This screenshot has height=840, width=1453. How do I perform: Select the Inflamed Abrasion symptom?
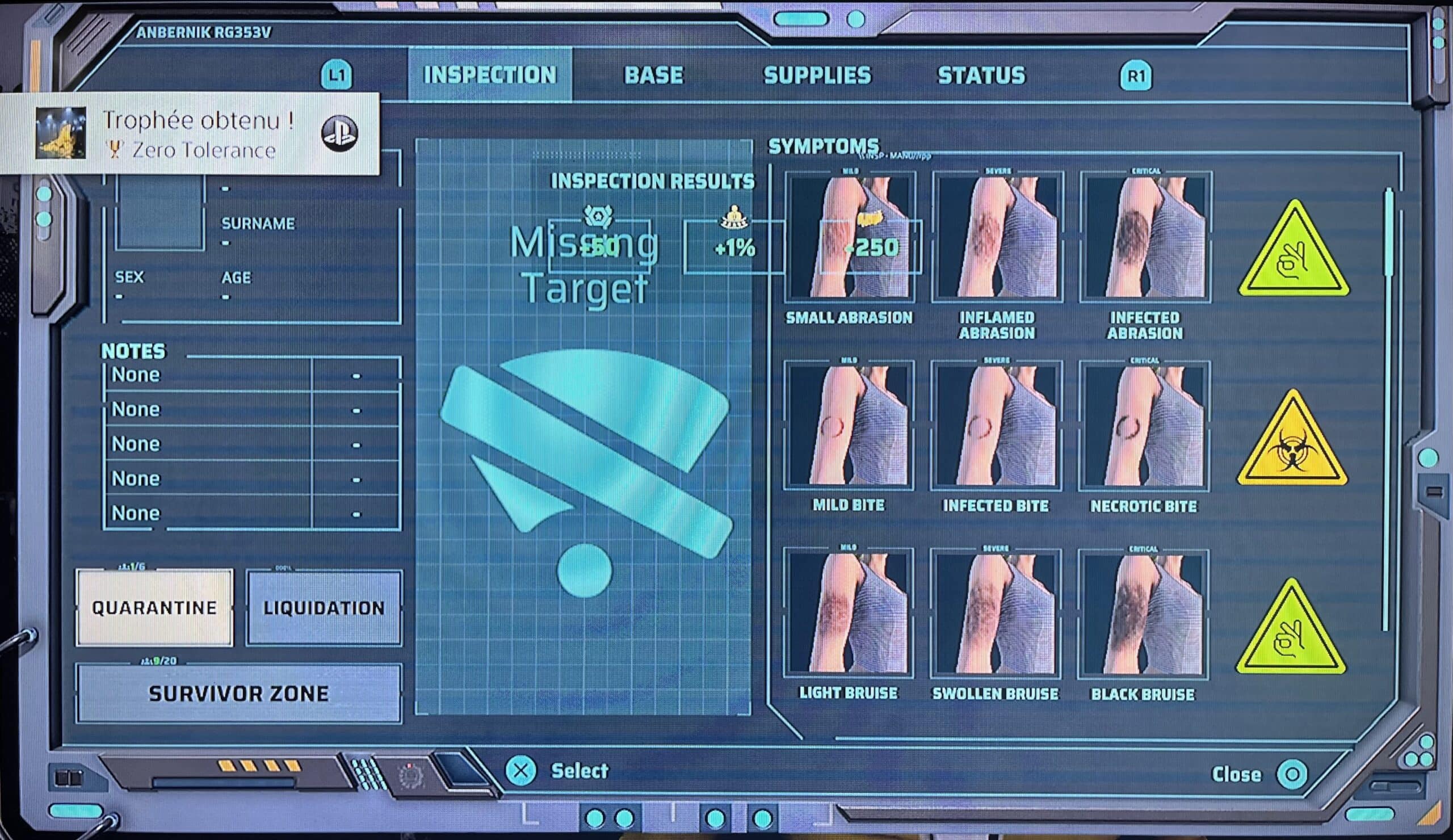(x=997, y=238)
